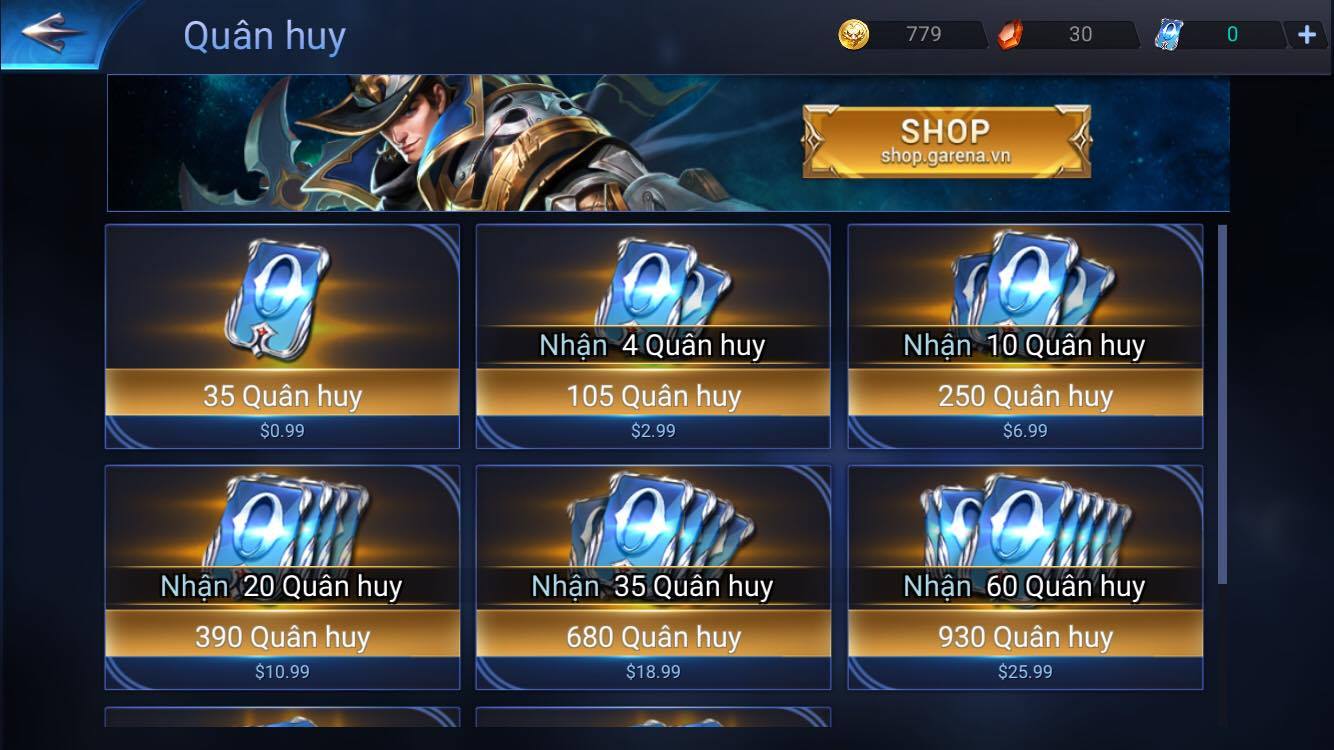Buy the 35 Quân huy $0.99 pack
Image resolution: width=1334 pixels, height=750 pixels.
[281, 396]
